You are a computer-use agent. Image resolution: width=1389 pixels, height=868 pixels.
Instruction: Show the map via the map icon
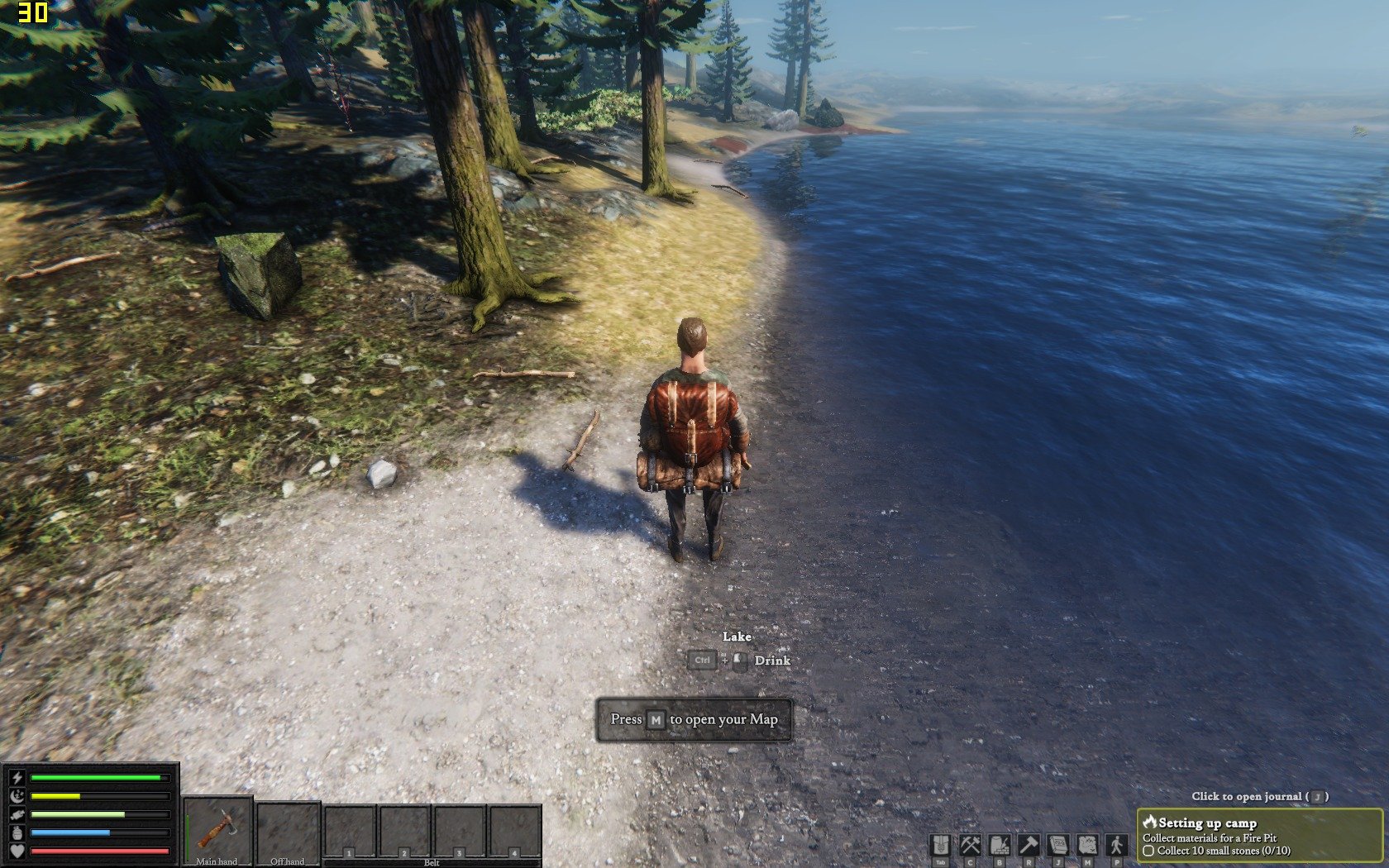coord(1087,846)
